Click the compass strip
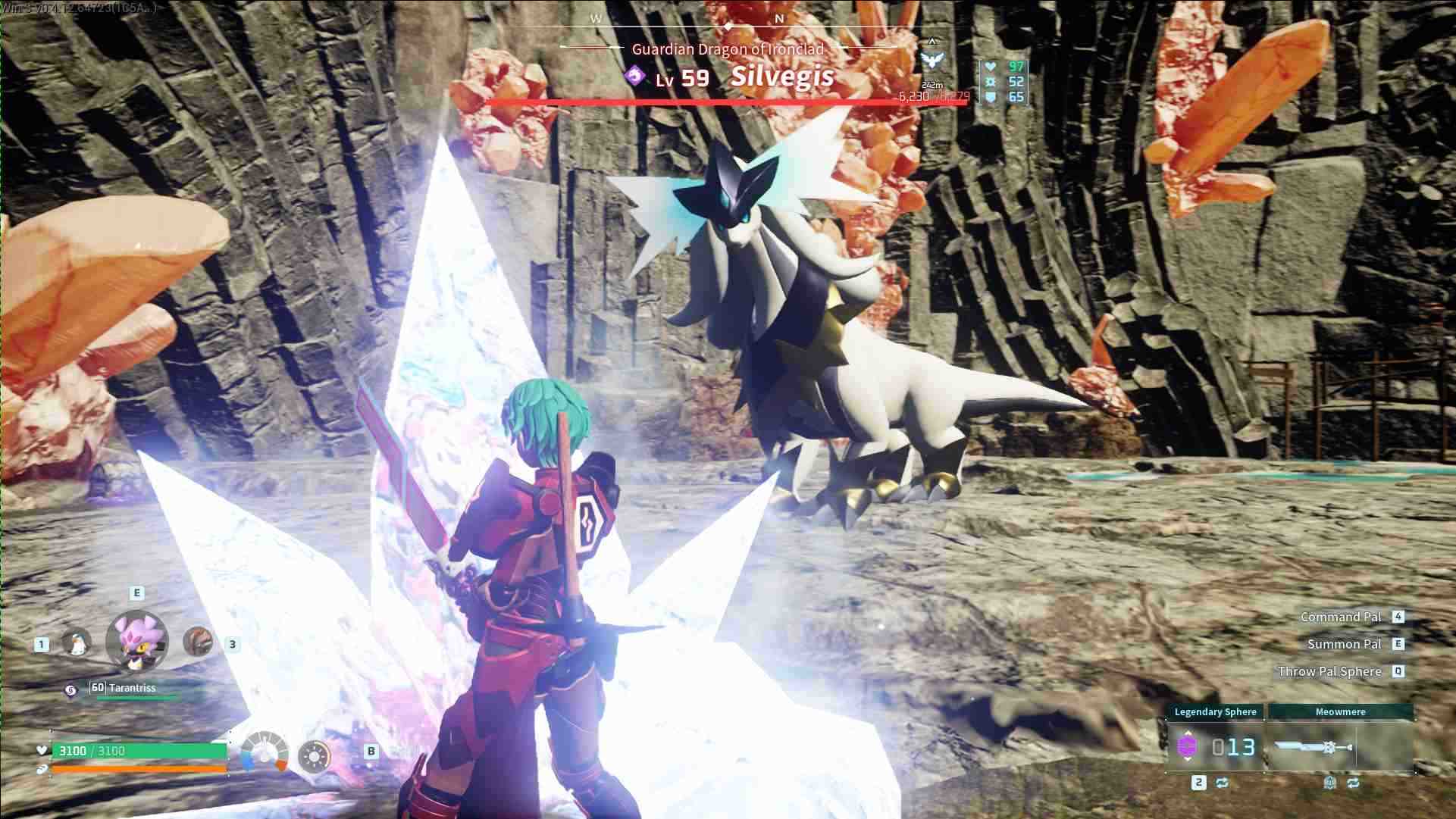This screenshot has height=819, width=1456. (x=728, y=23)
